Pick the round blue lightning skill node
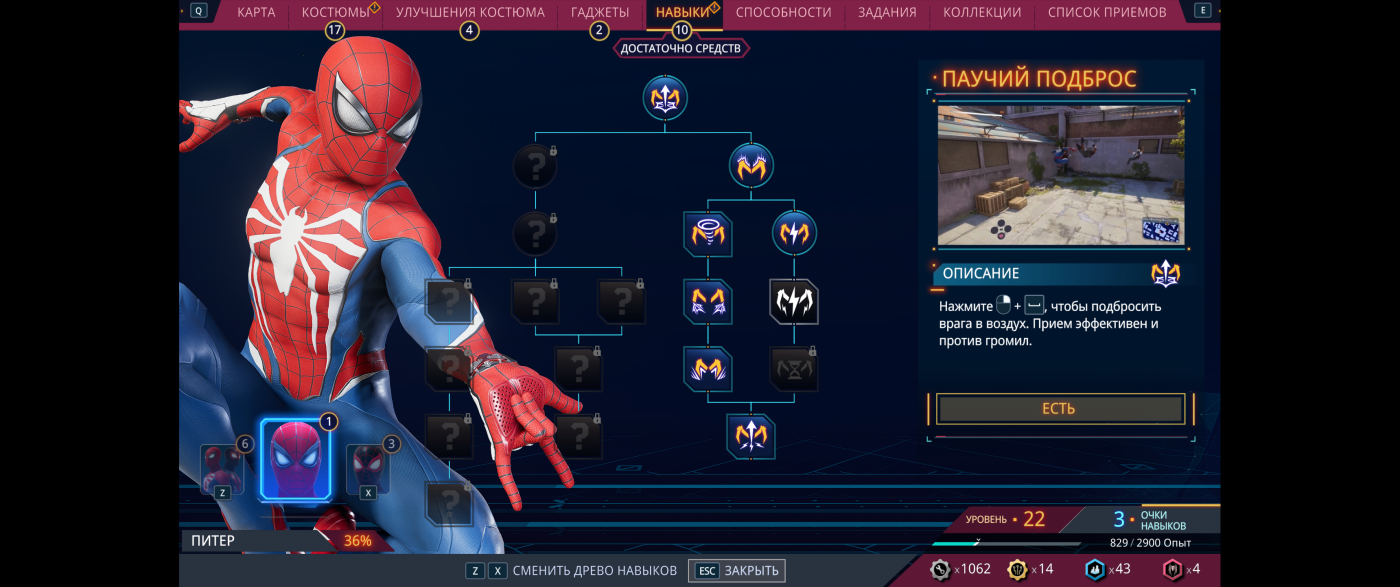1400x587 pixels. [794, 234]
